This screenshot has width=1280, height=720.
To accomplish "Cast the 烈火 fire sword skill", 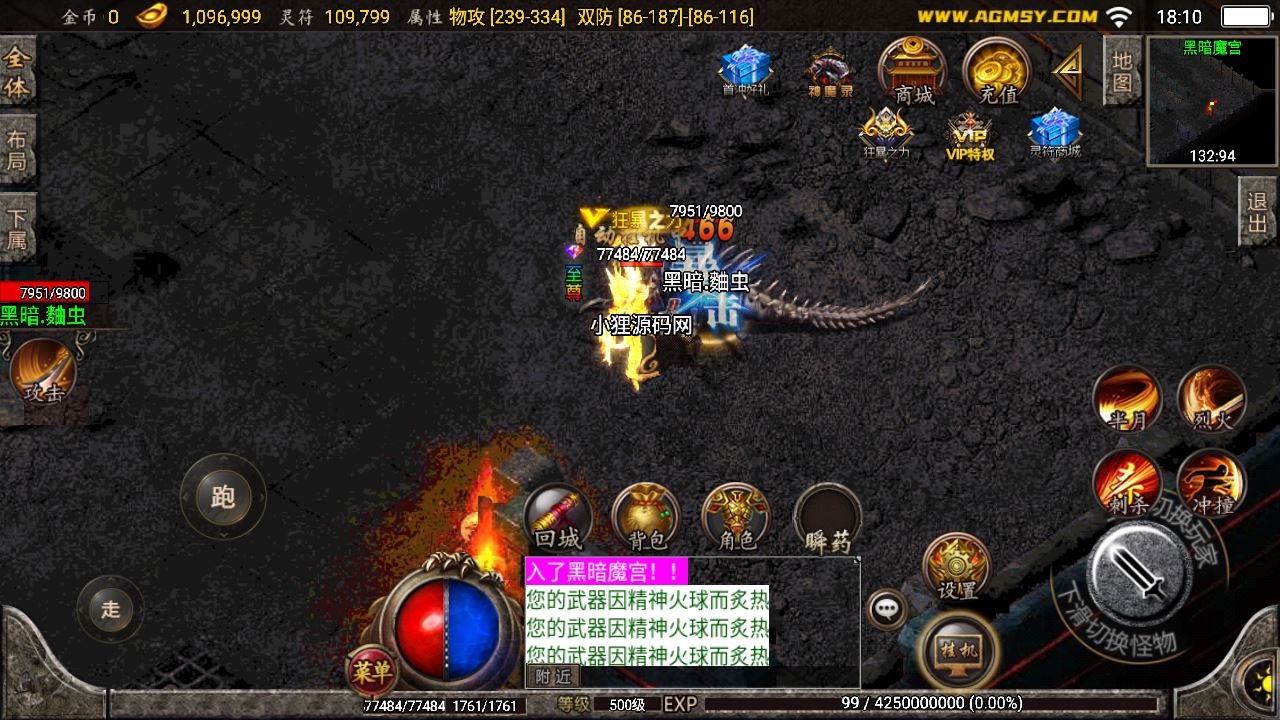I will click(1212, 397).
